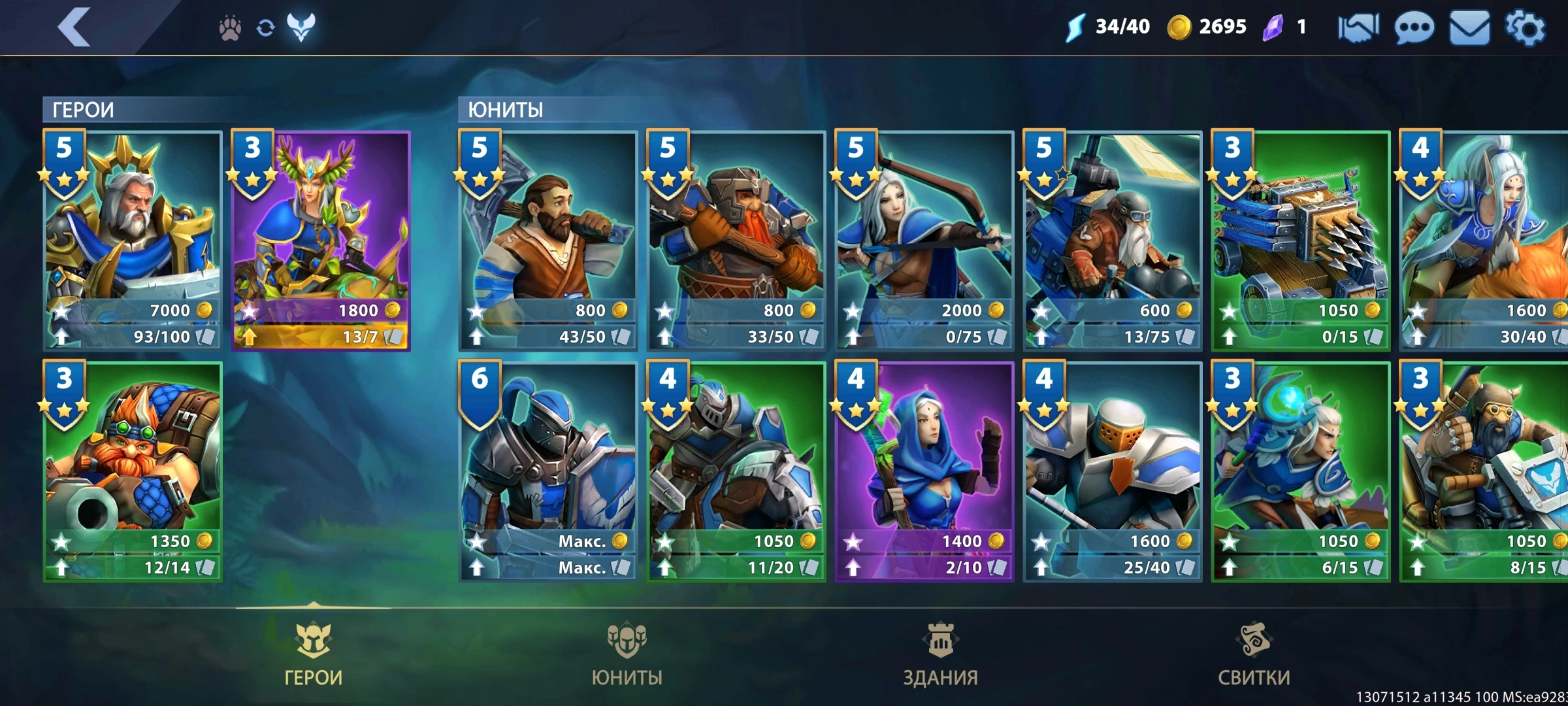1568x706 pixels.
Task: Click the circular refresh arrows icon
Action: 265,28
